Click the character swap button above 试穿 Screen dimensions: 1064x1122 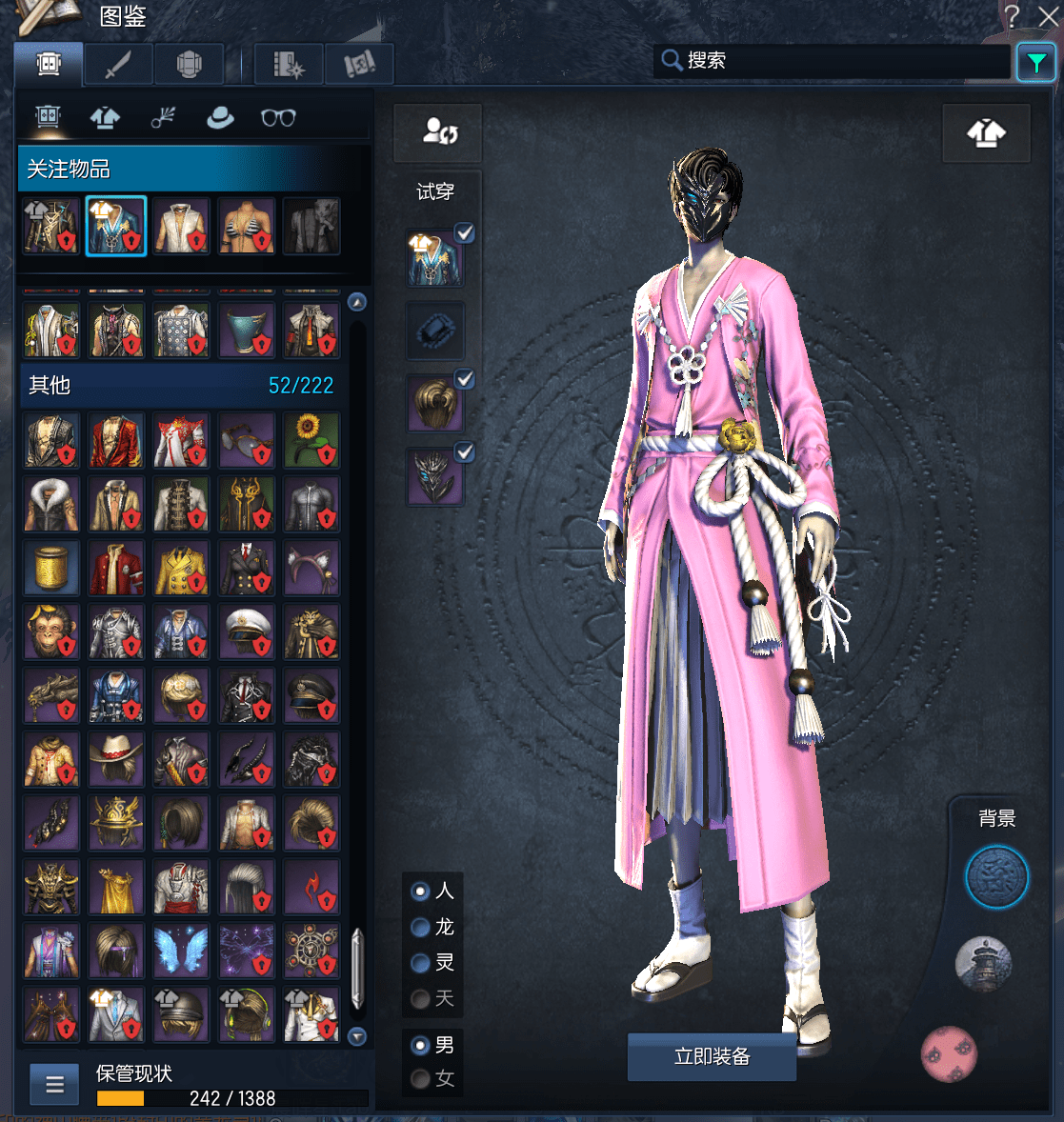[438, 131]
